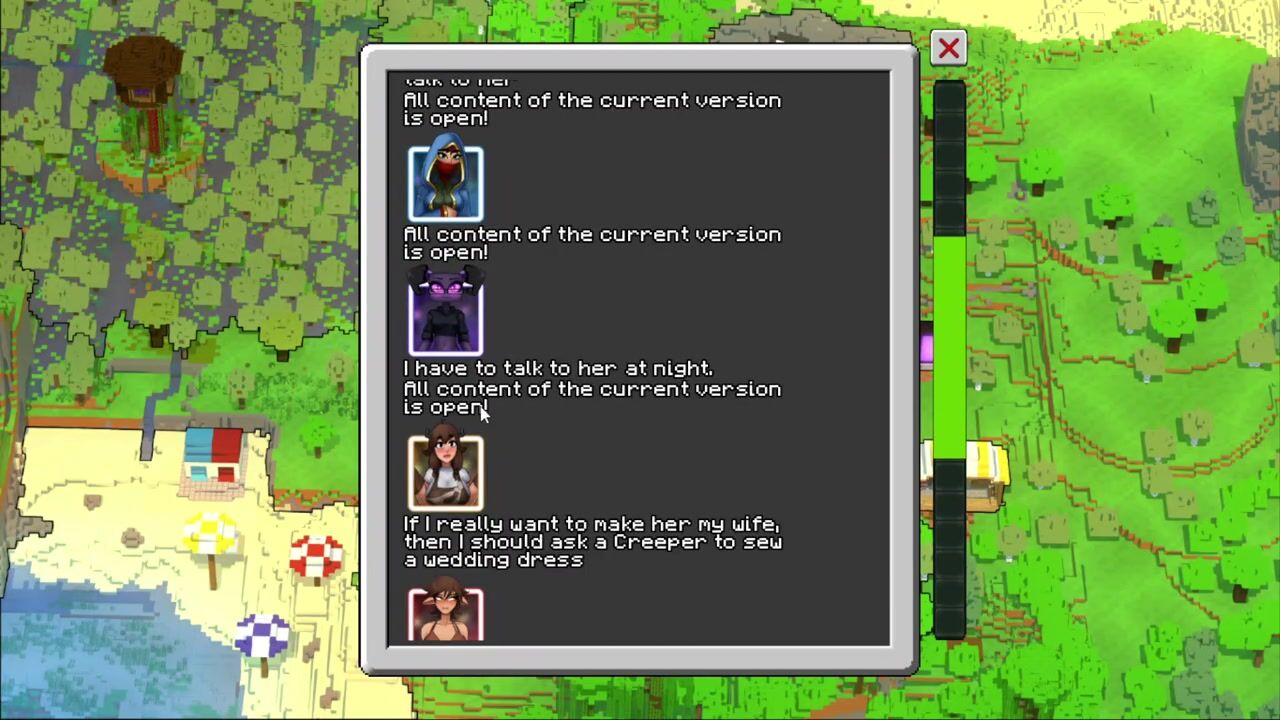Choose the purple Enderman girl portrait

[x=445, y=314]
